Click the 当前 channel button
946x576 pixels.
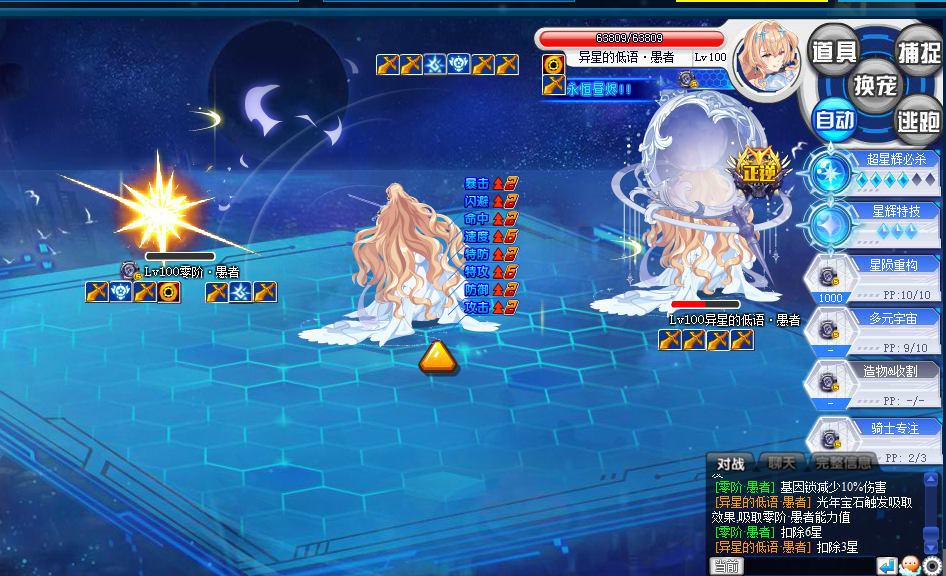[x=727, y=566]
